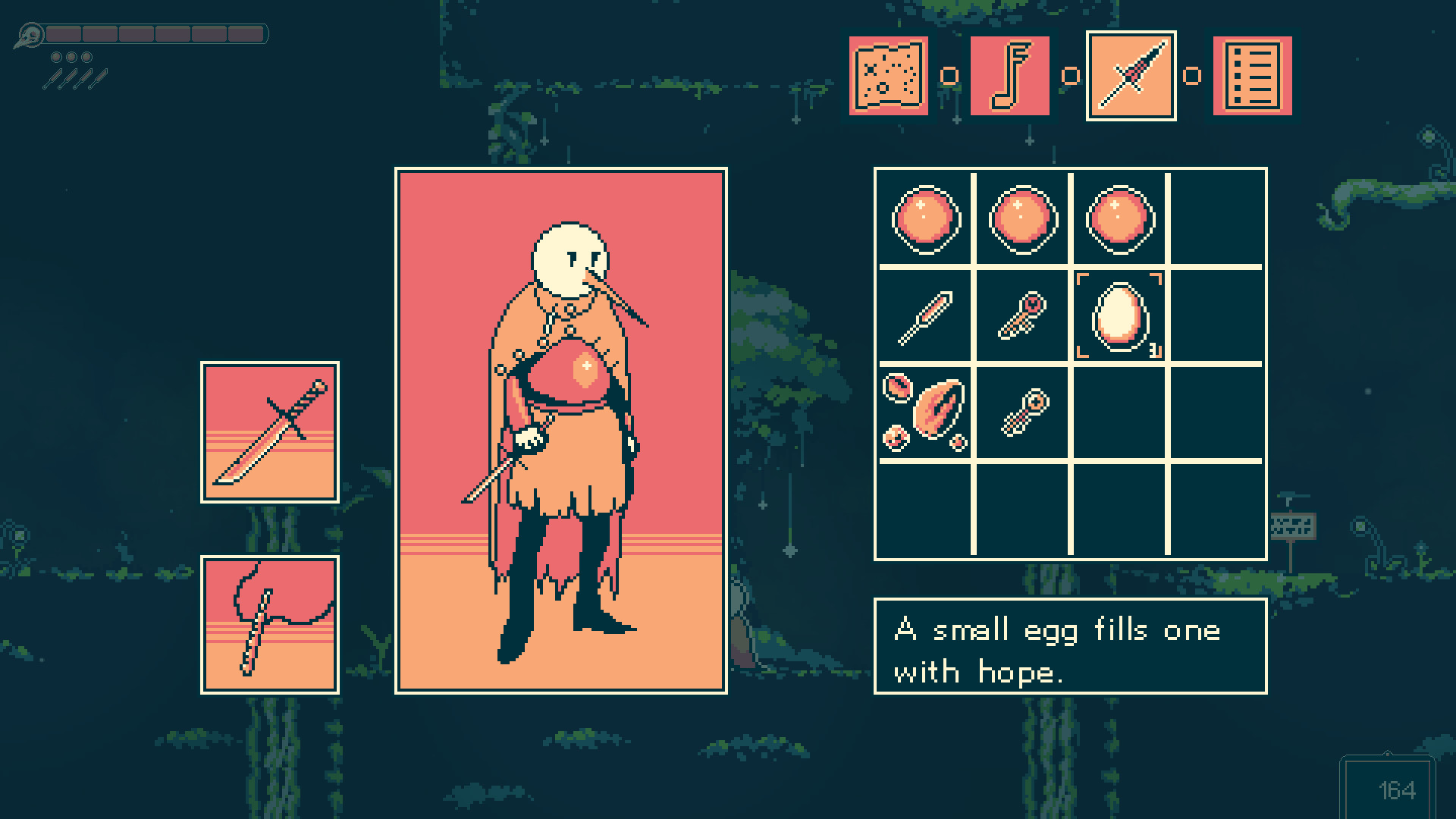This screenshot has width=1456, height=819.
Task: Select the first round fruit in the top row
Action: [x=925, y=220]
